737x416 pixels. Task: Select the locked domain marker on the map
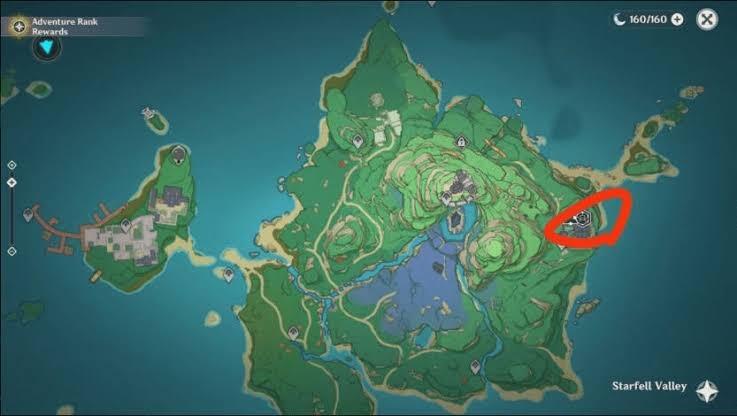(459, 142)
